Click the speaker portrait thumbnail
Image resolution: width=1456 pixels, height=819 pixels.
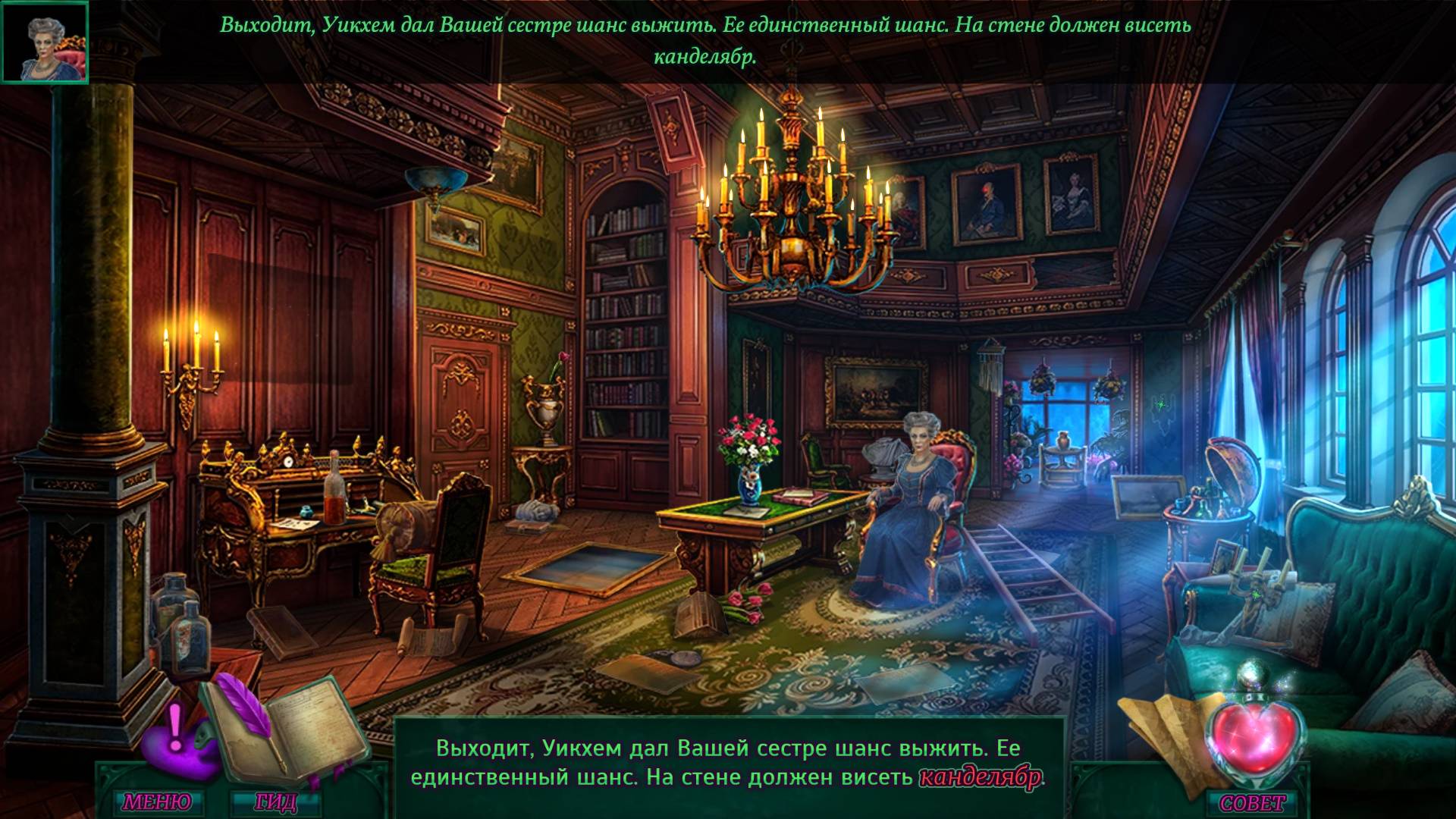(x=45, y=42)
